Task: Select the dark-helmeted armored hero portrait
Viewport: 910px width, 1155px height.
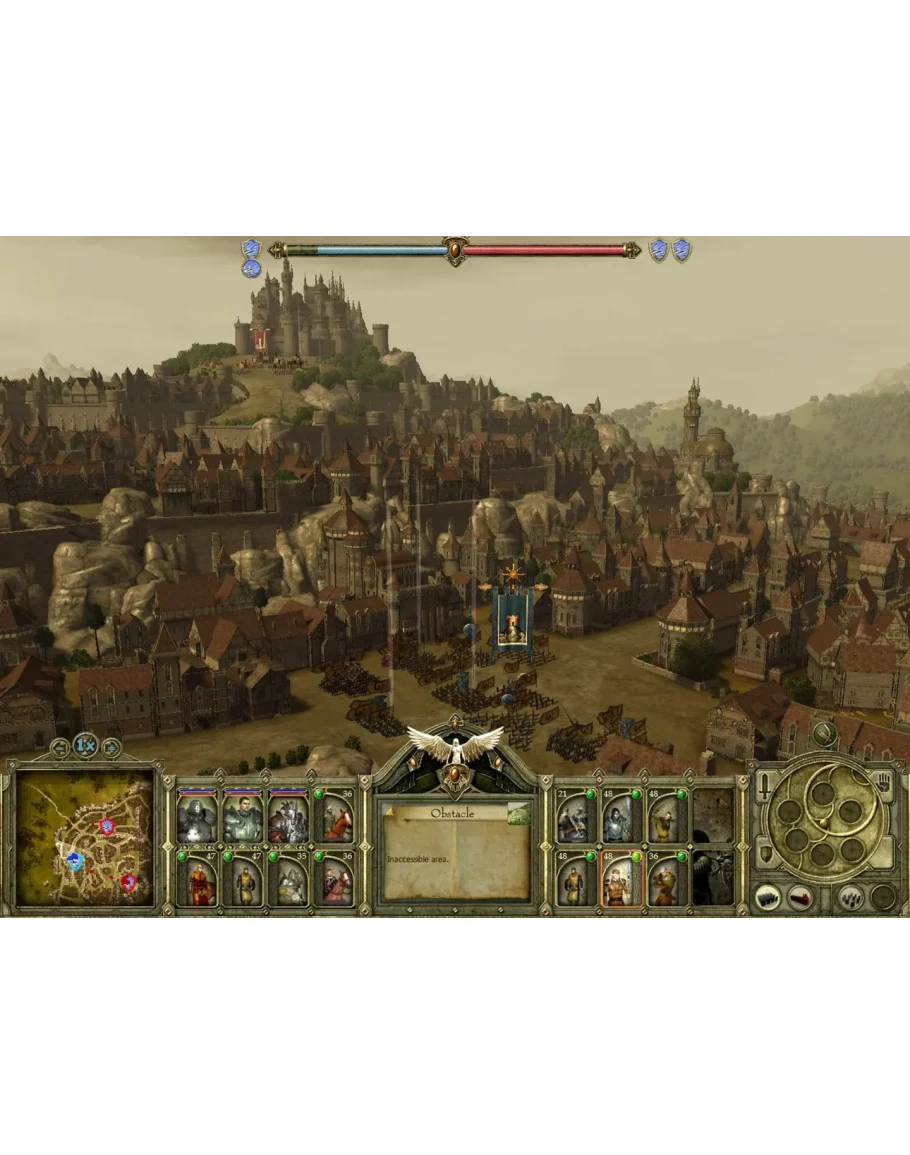Action: point(196,817)
